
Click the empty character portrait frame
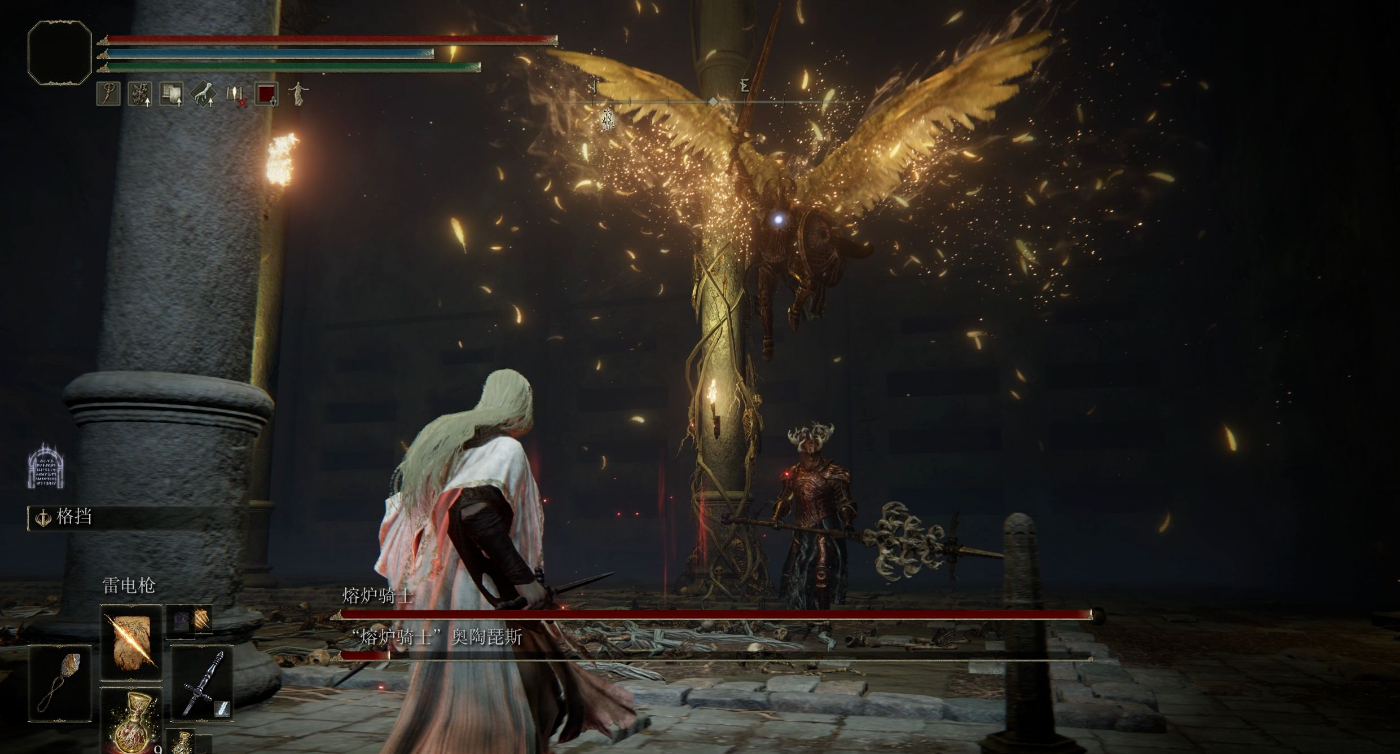pos(60,53)
